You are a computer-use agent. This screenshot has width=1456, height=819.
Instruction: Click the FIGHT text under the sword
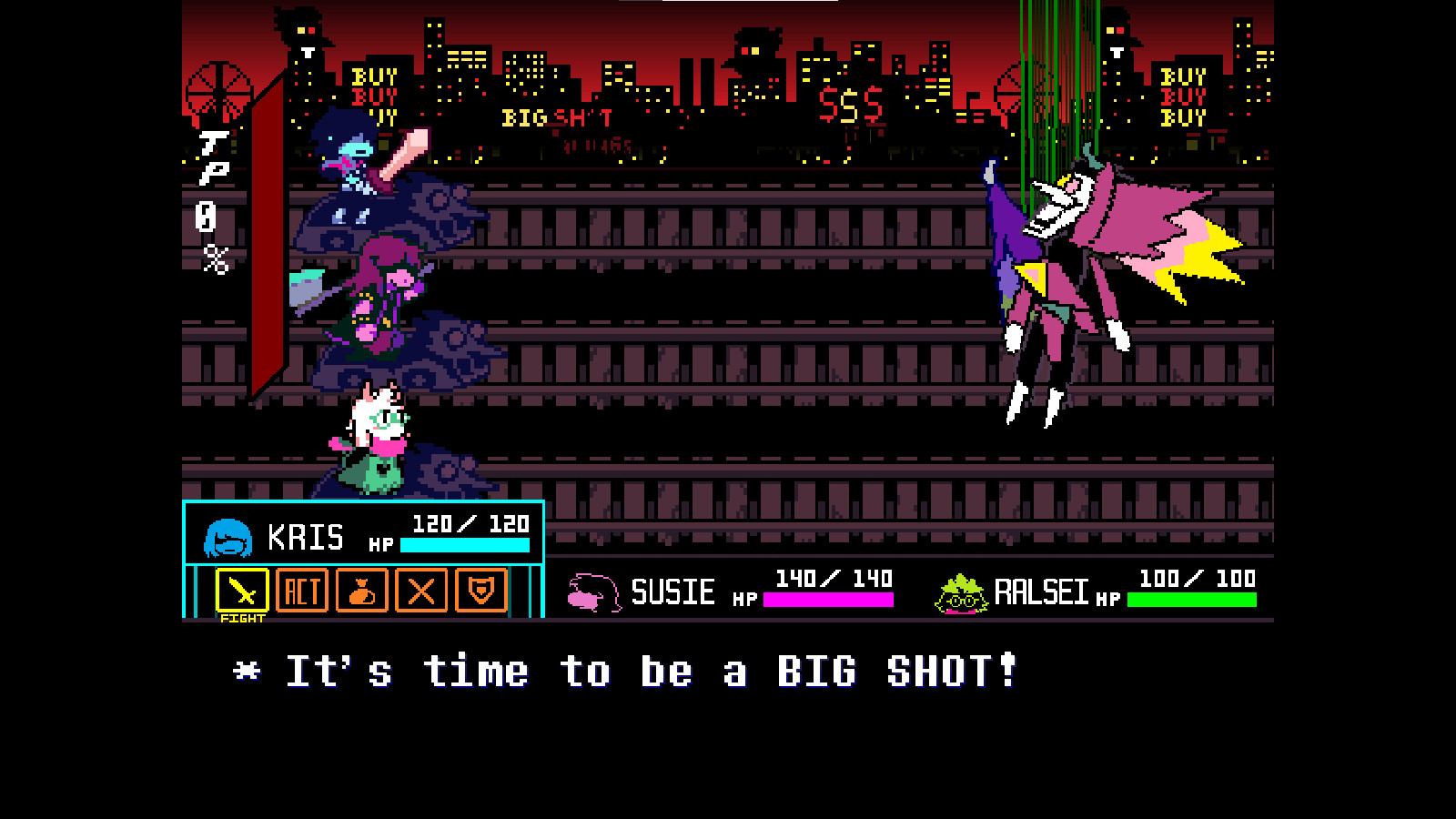(x=241, y=618)
